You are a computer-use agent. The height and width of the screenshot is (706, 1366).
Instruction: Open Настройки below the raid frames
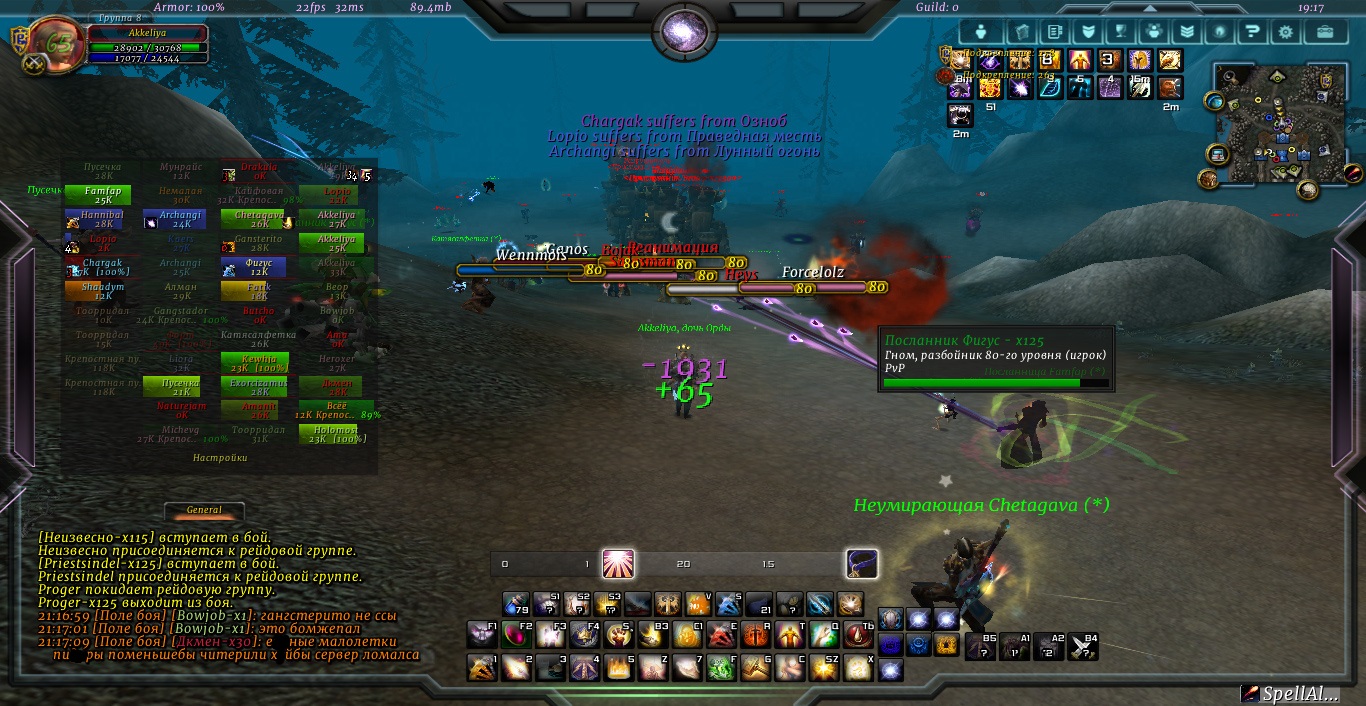[220, 458]
